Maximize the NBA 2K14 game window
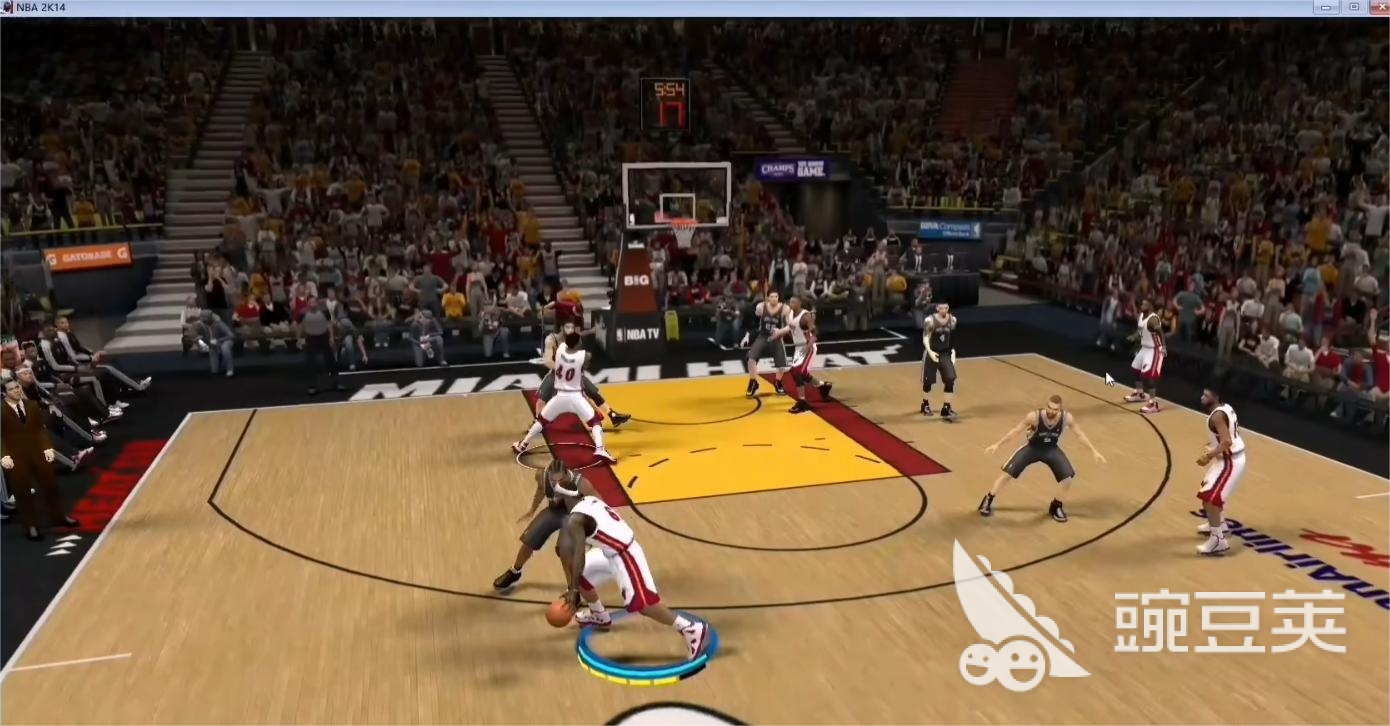Image resolution: width=1390 pixels, height=726 pixels. click(1356, 6)
